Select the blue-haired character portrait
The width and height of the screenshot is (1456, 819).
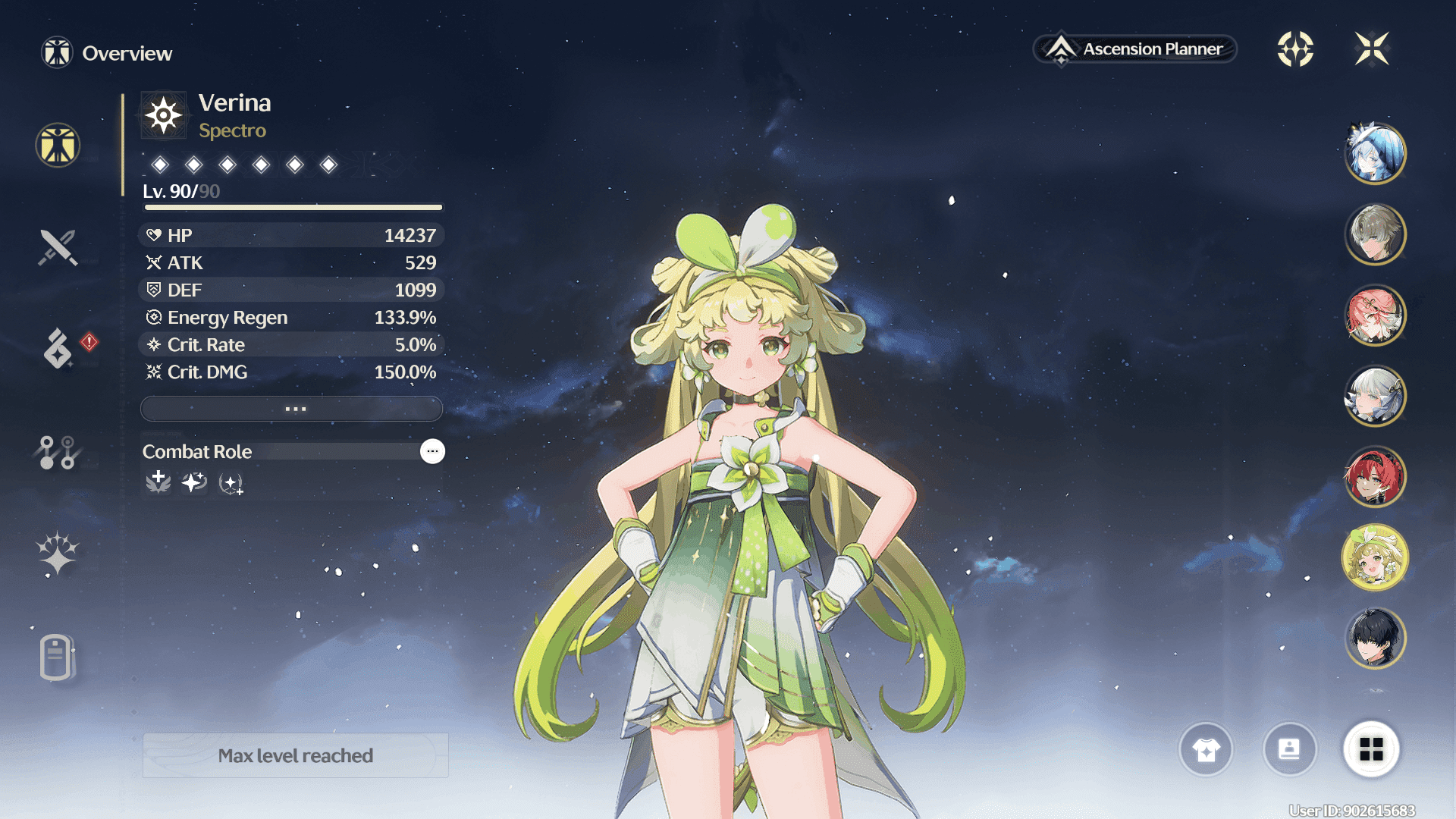coord(1375,153)
